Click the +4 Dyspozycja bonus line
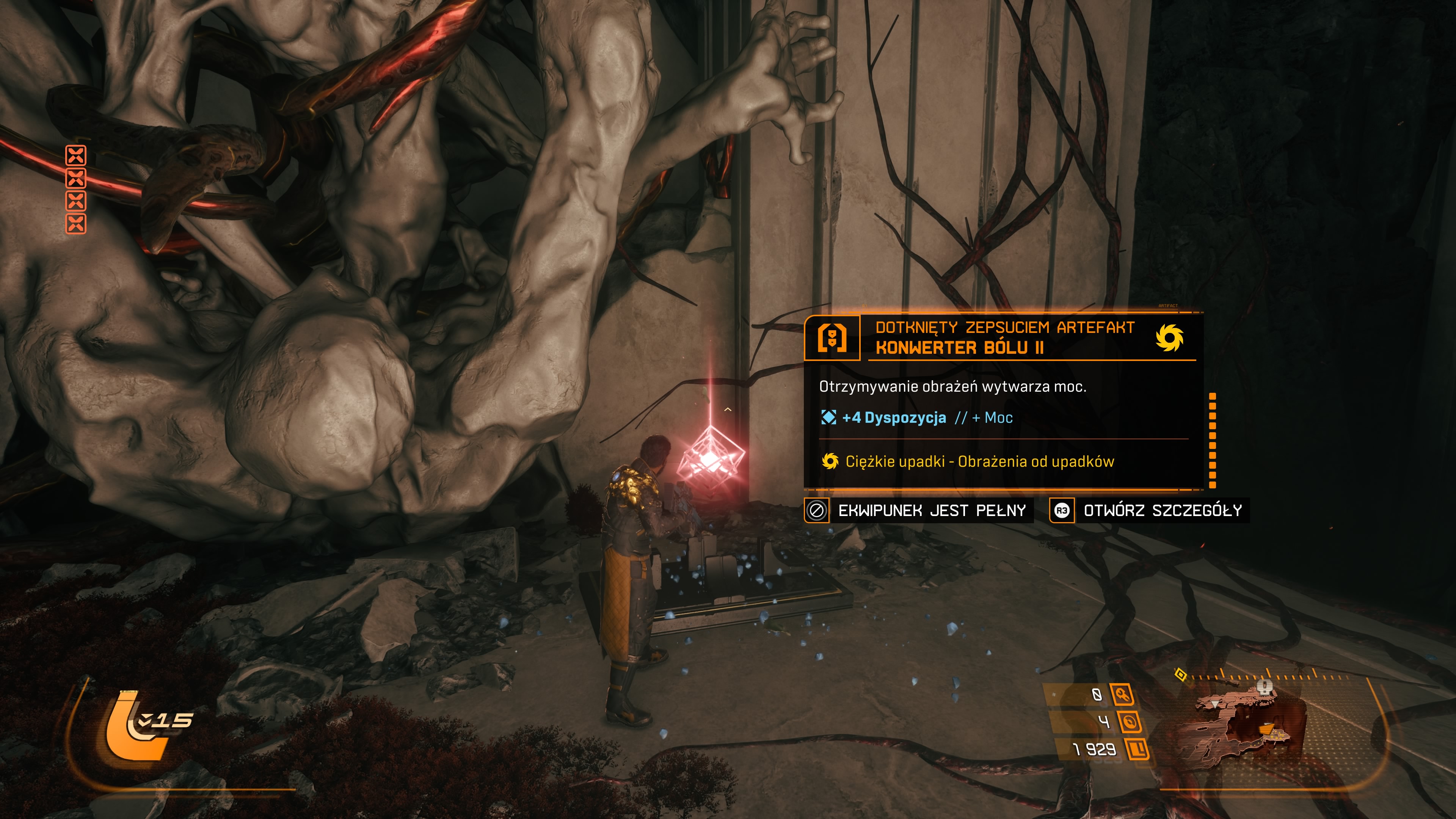1456x819 pixels. tap(893, 418)
